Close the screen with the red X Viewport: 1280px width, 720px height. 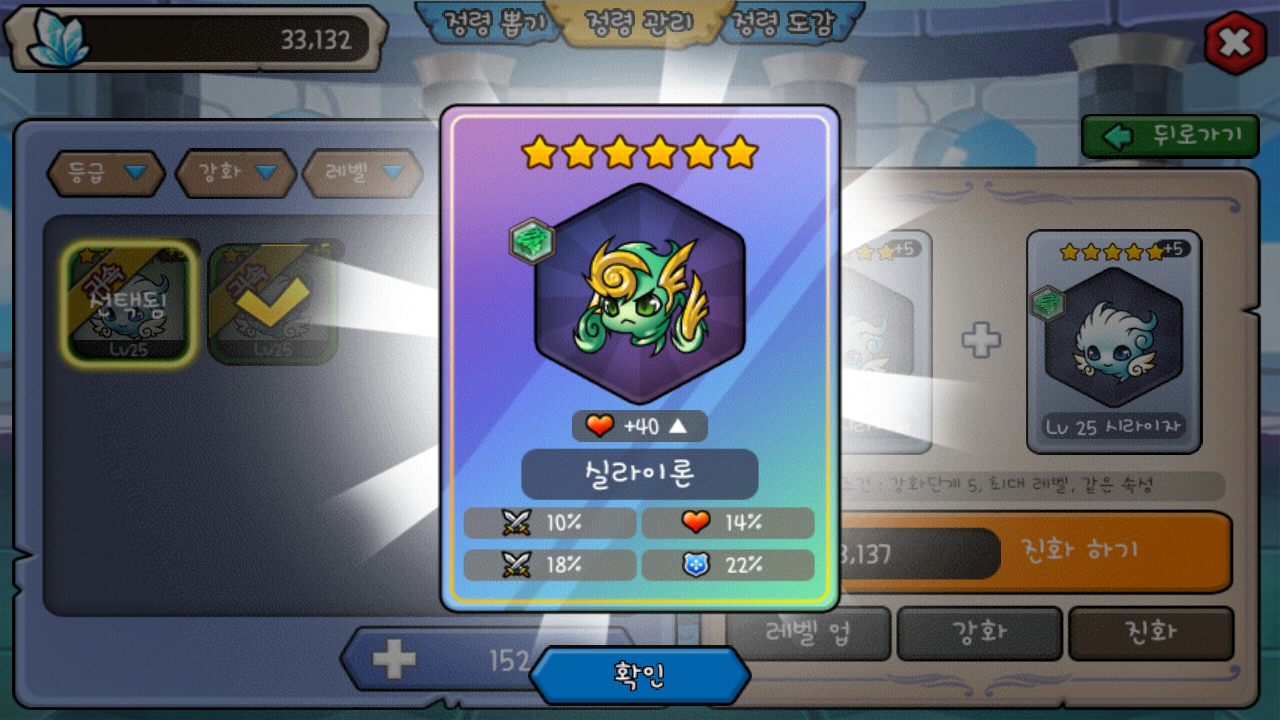pyautogui.click(x=1235, y=42)
